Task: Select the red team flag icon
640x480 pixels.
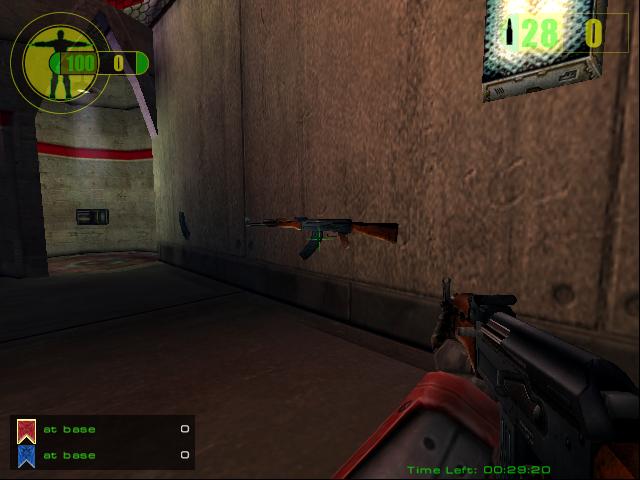Action: pos(27,431)
